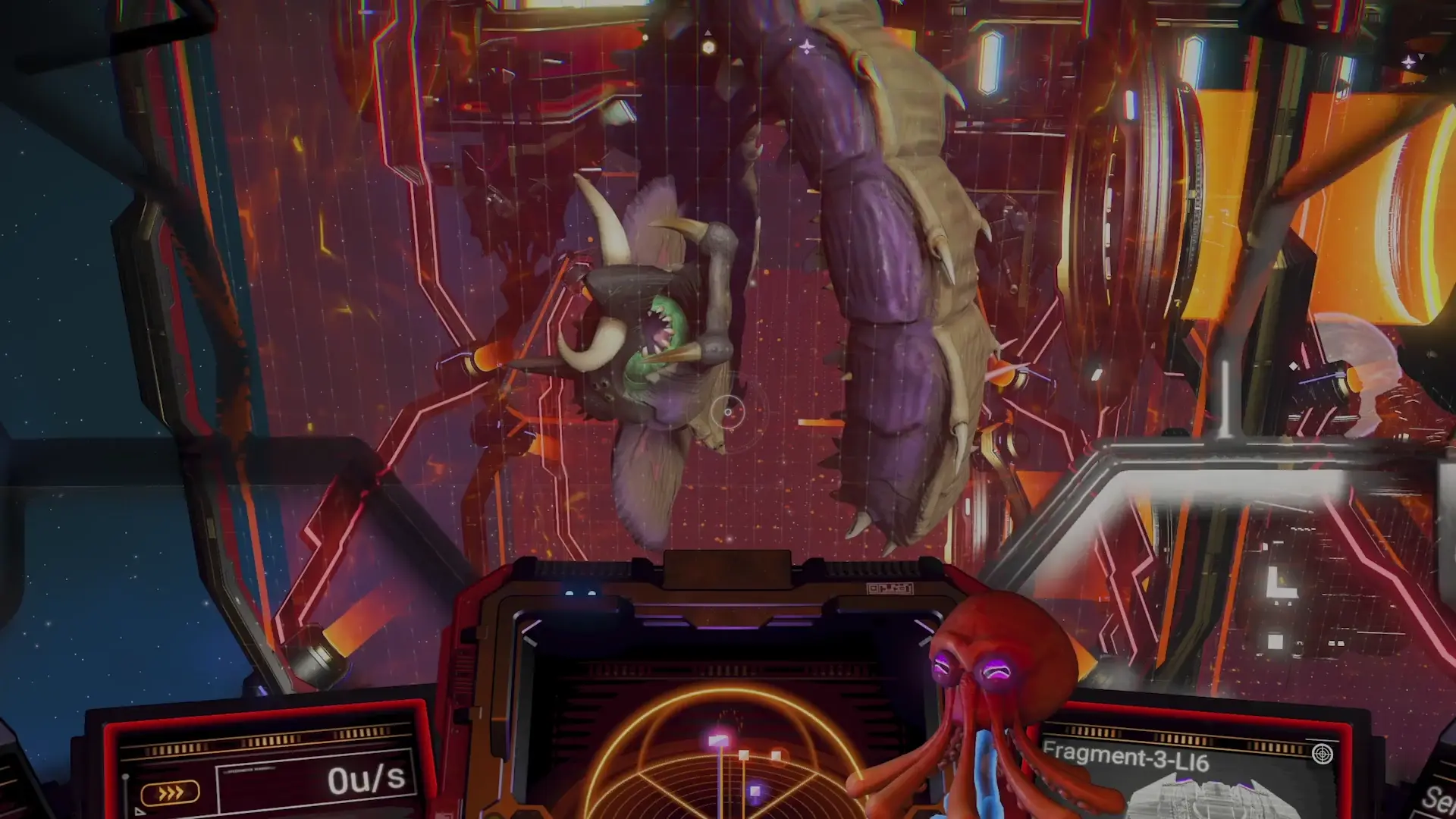Click the triple chevron boost indicator on speedometer panel
This screenshot has height=819, width=1456.
pyautogui.click(x=171, y=792)
